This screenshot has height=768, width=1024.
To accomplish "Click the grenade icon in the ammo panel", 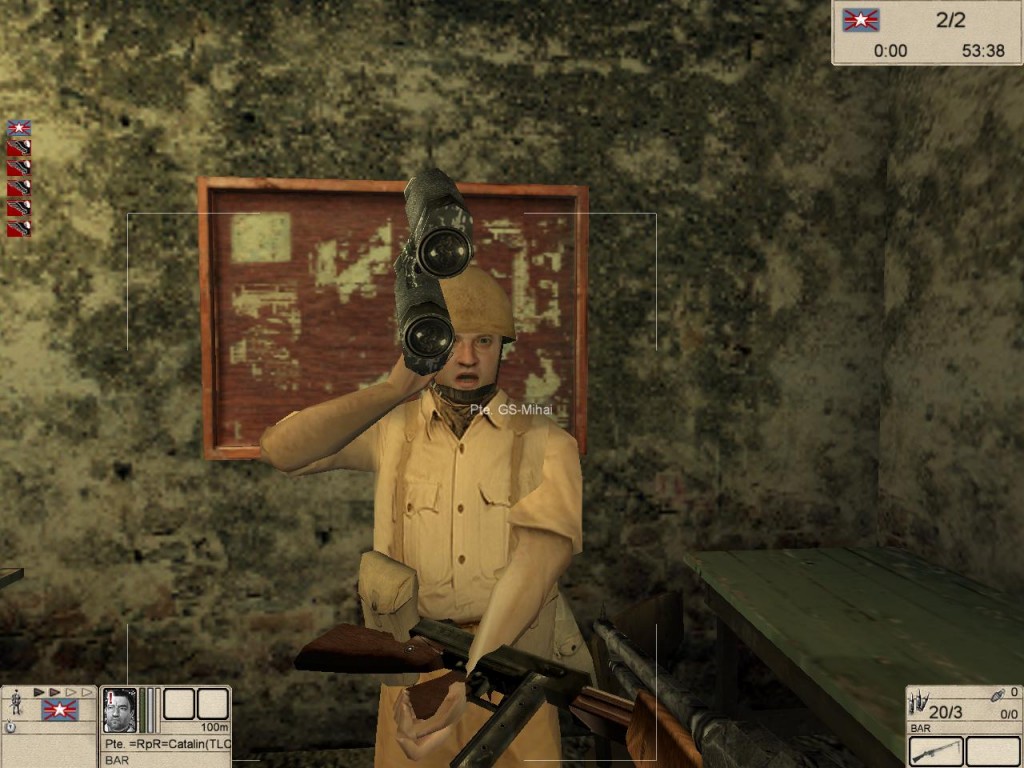I will 996,694.
